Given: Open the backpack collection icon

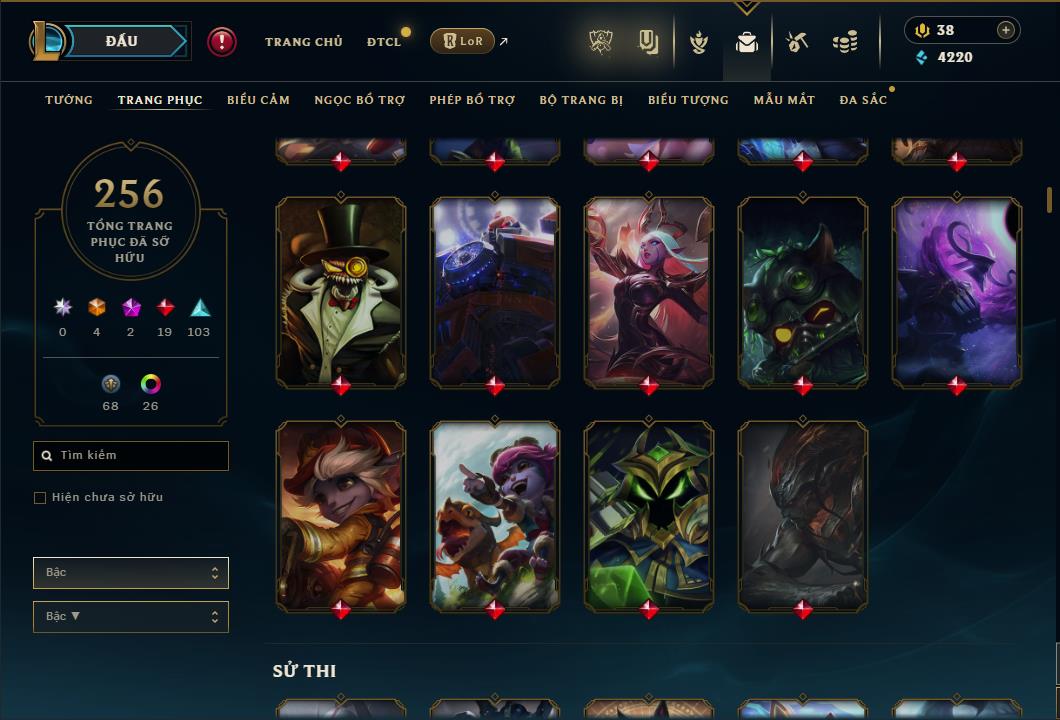Looking at the screenshot, I should coord(746,42).
